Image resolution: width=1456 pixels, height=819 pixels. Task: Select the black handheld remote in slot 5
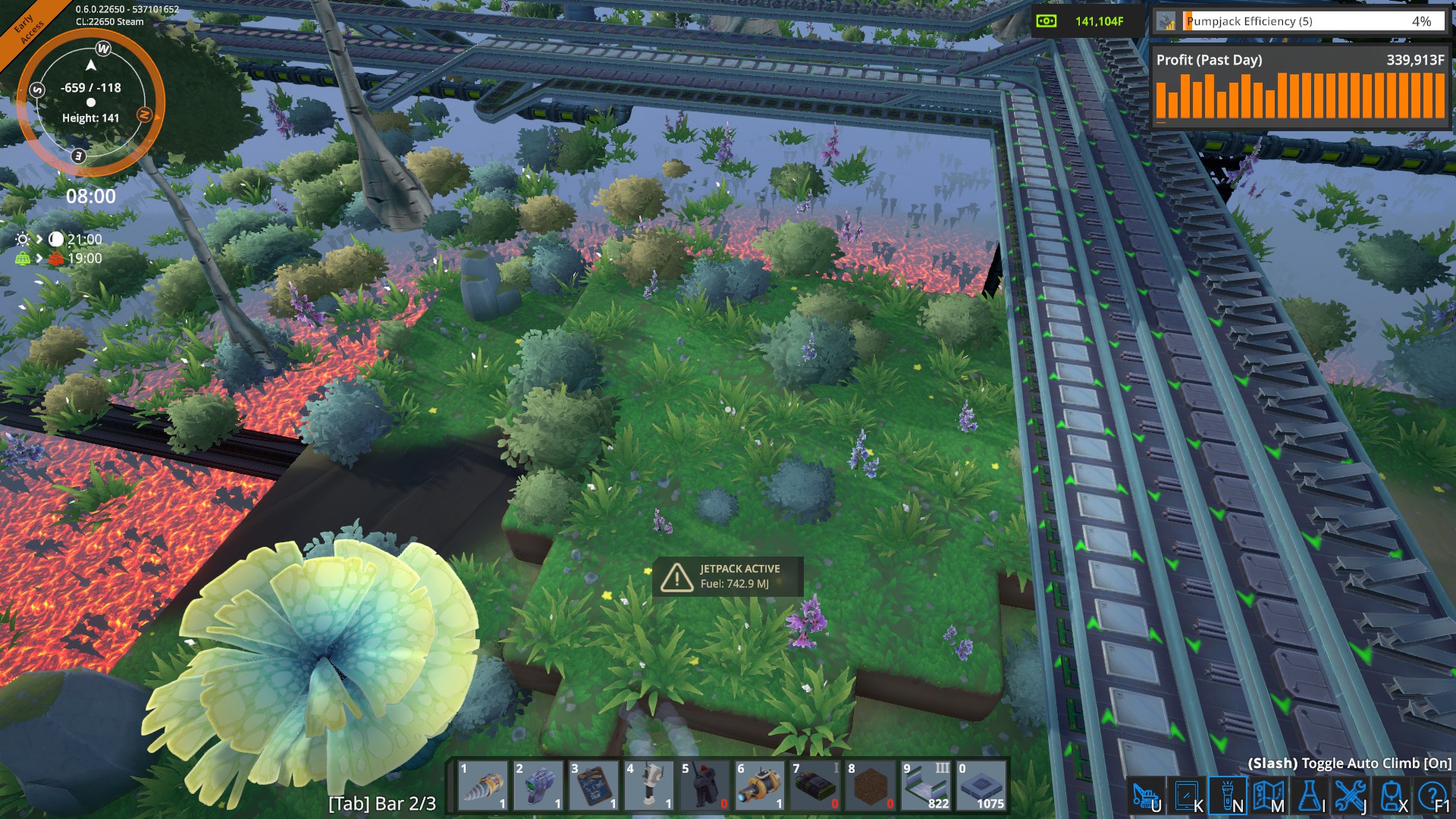pos(704,786)
